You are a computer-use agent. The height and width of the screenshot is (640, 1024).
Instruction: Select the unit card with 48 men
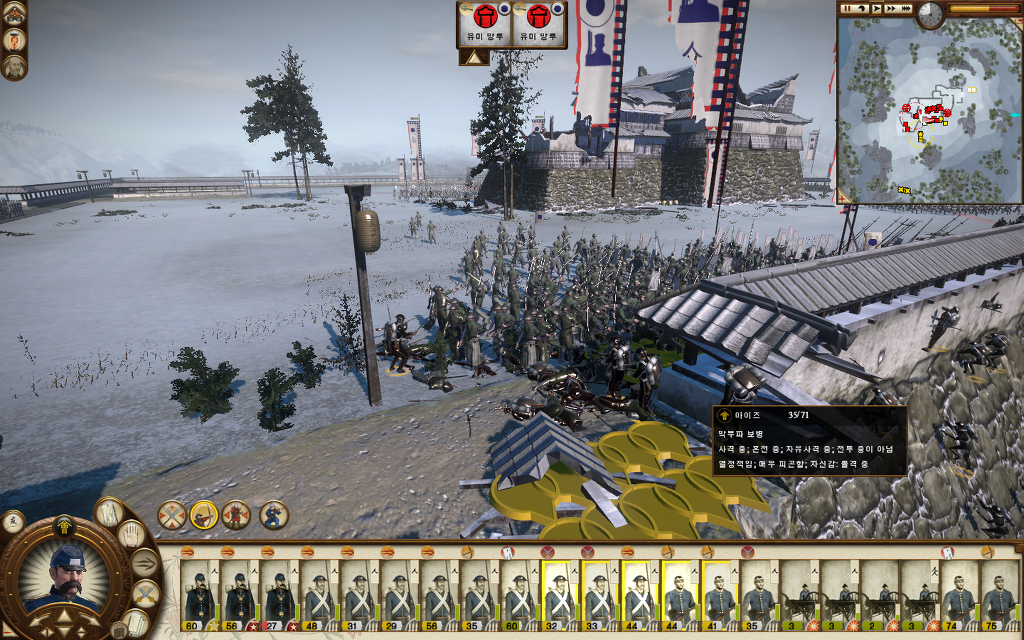[318, 592]
